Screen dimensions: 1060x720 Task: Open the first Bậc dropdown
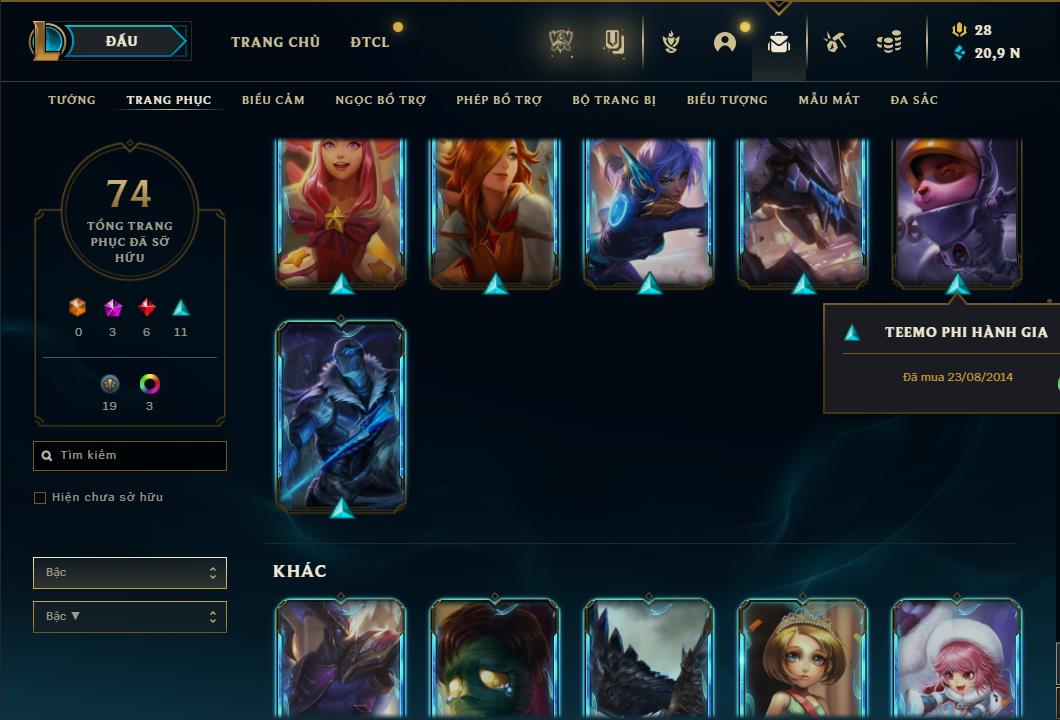130,573
